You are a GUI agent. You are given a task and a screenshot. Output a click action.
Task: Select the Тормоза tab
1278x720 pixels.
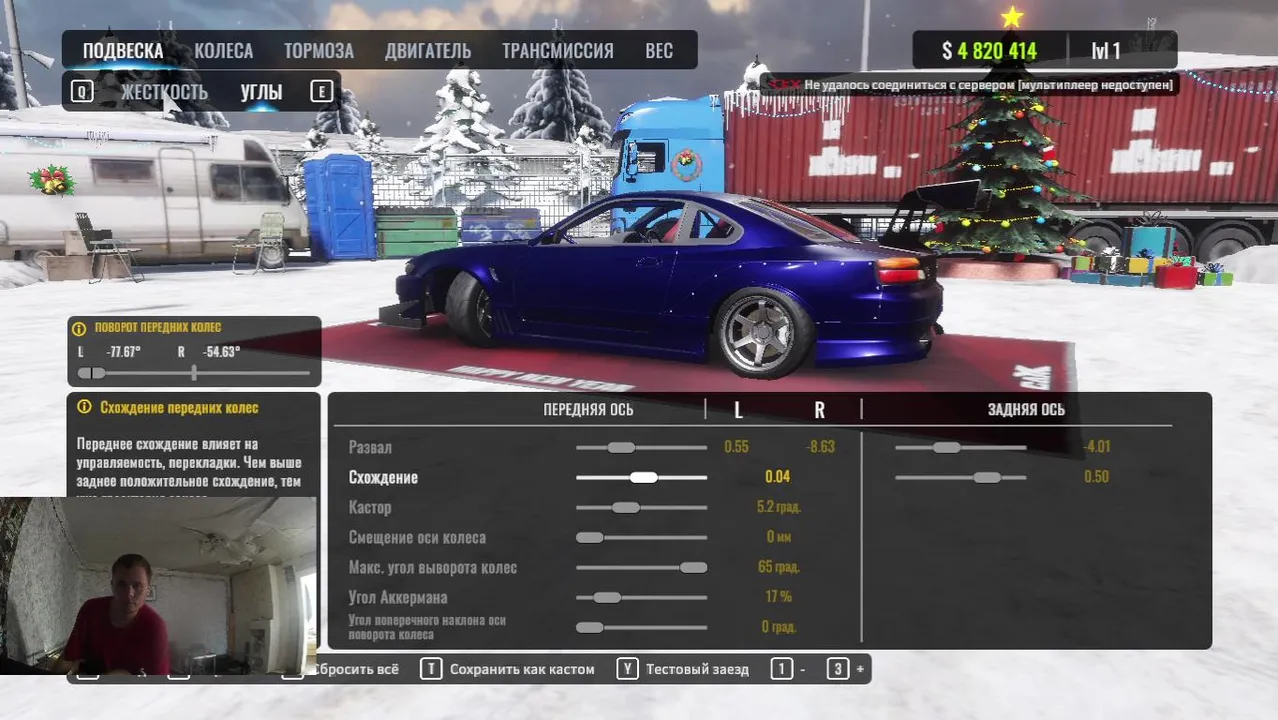318,51
